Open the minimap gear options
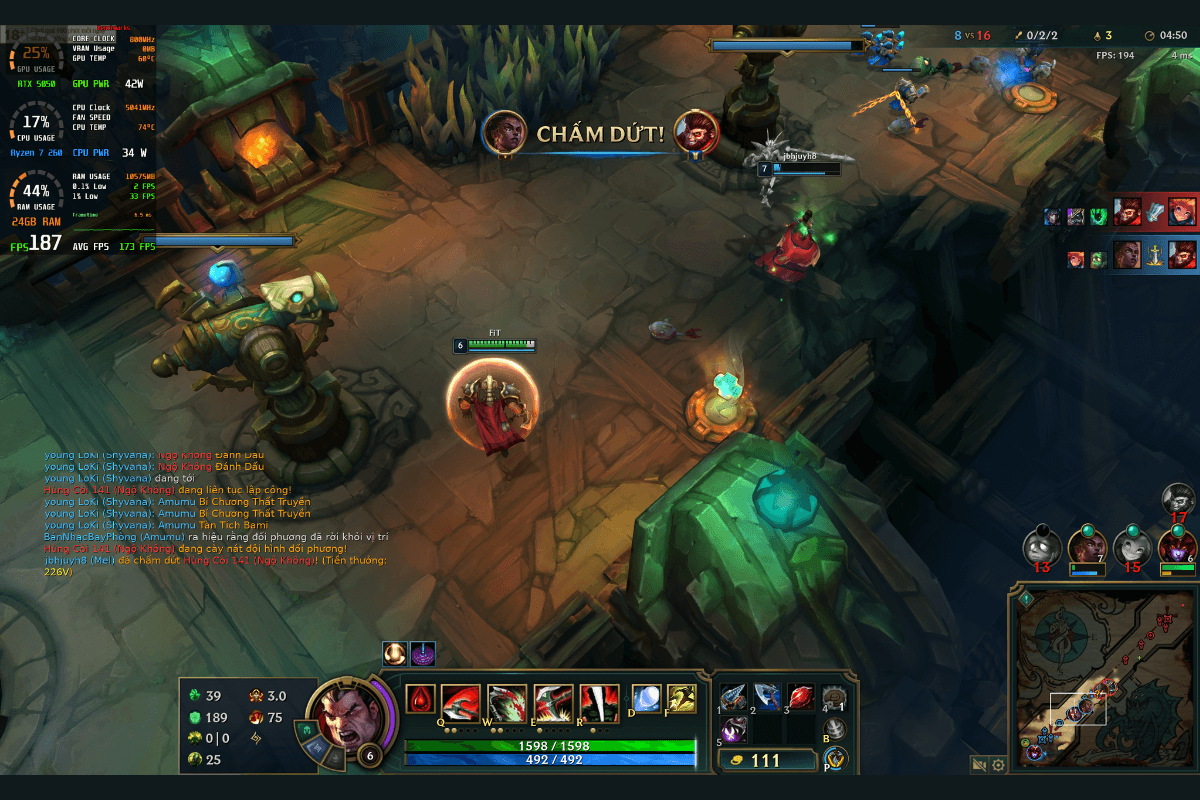This screenshot has width=1200, height=800. [998, 765]
